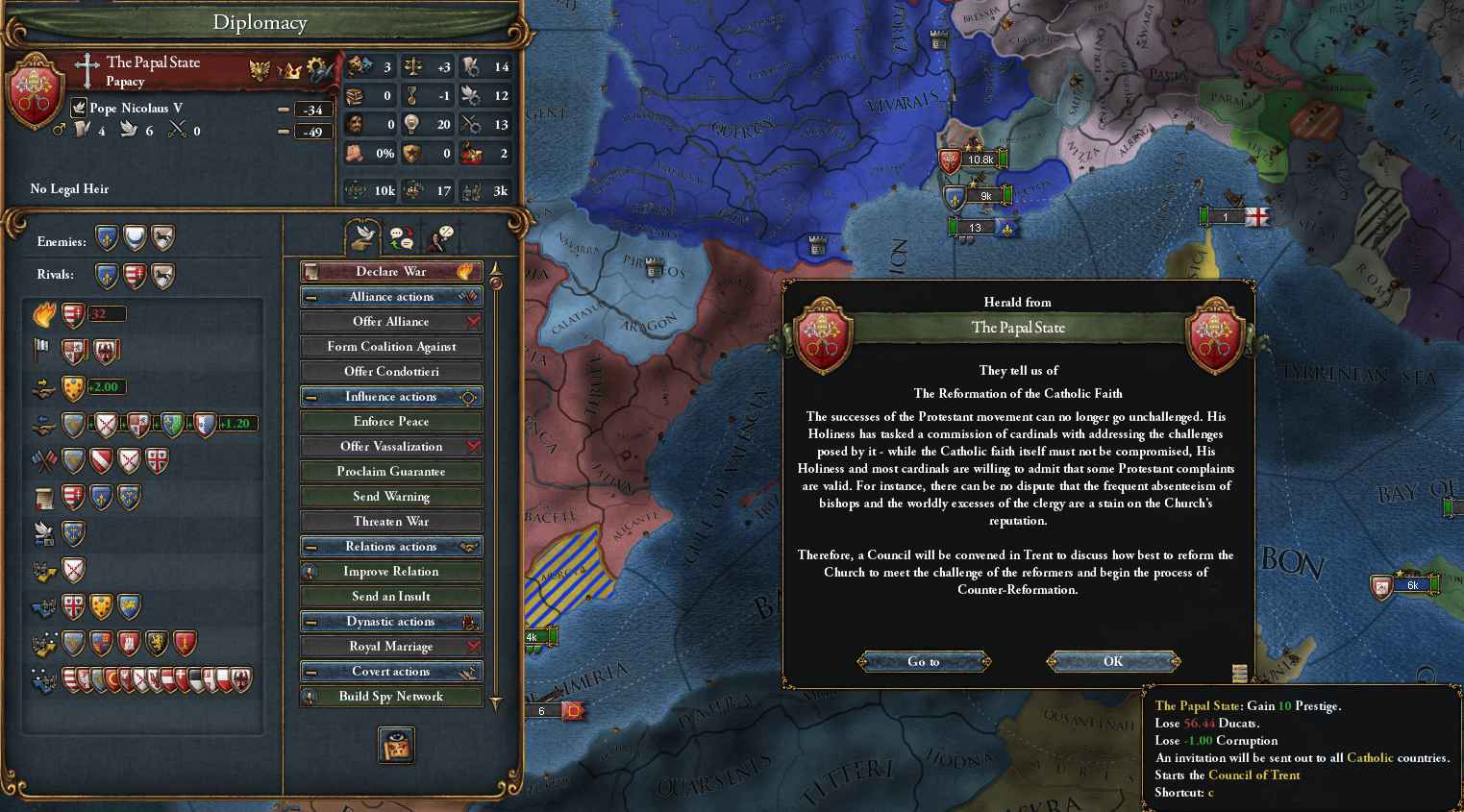Viewport: 1464px width, 812px height.
Task: Select Enforce Peace
Action: 391,422
